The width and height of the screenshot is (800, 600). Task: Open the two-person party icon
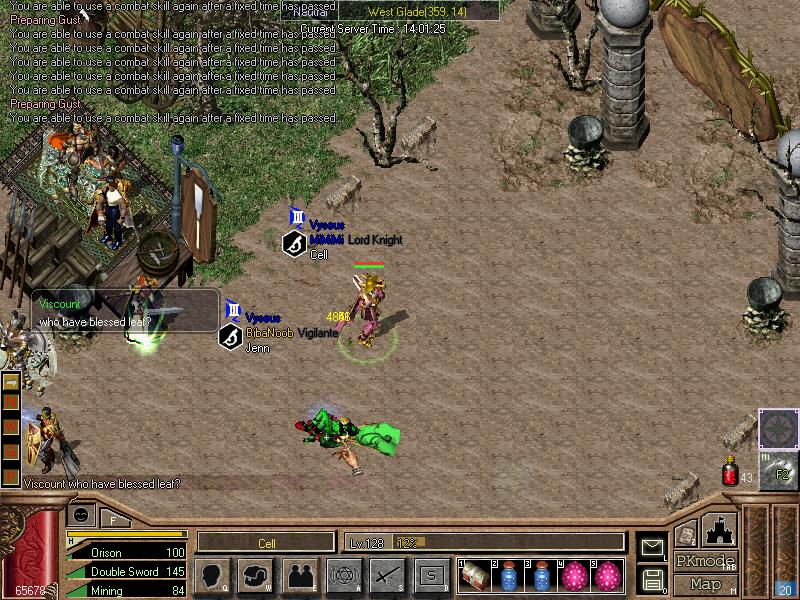(300, 575)
